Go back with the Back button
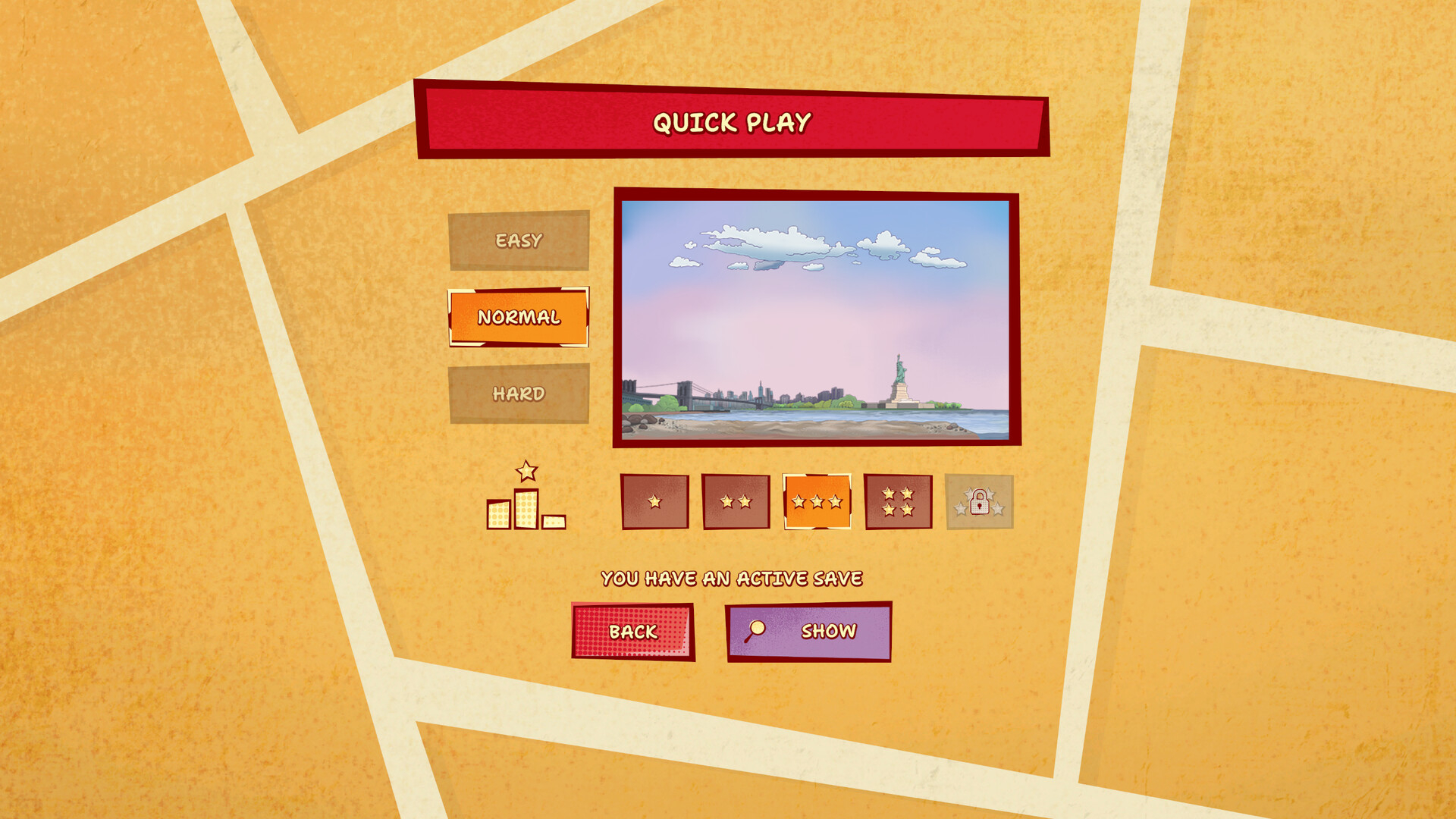Screen dimensions: 1456x819 tap(633, 632)
